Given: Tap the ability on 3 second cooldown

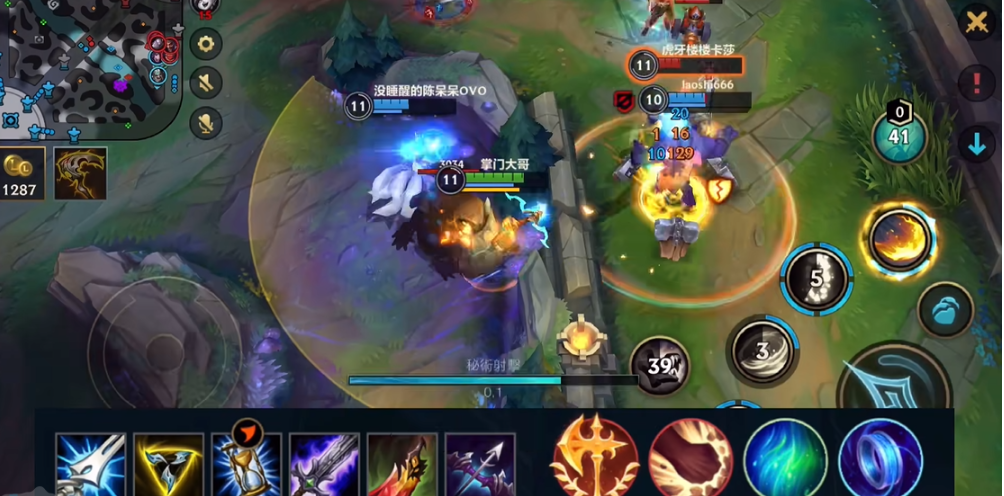Looking at the screenshot, I should [762, 350].
